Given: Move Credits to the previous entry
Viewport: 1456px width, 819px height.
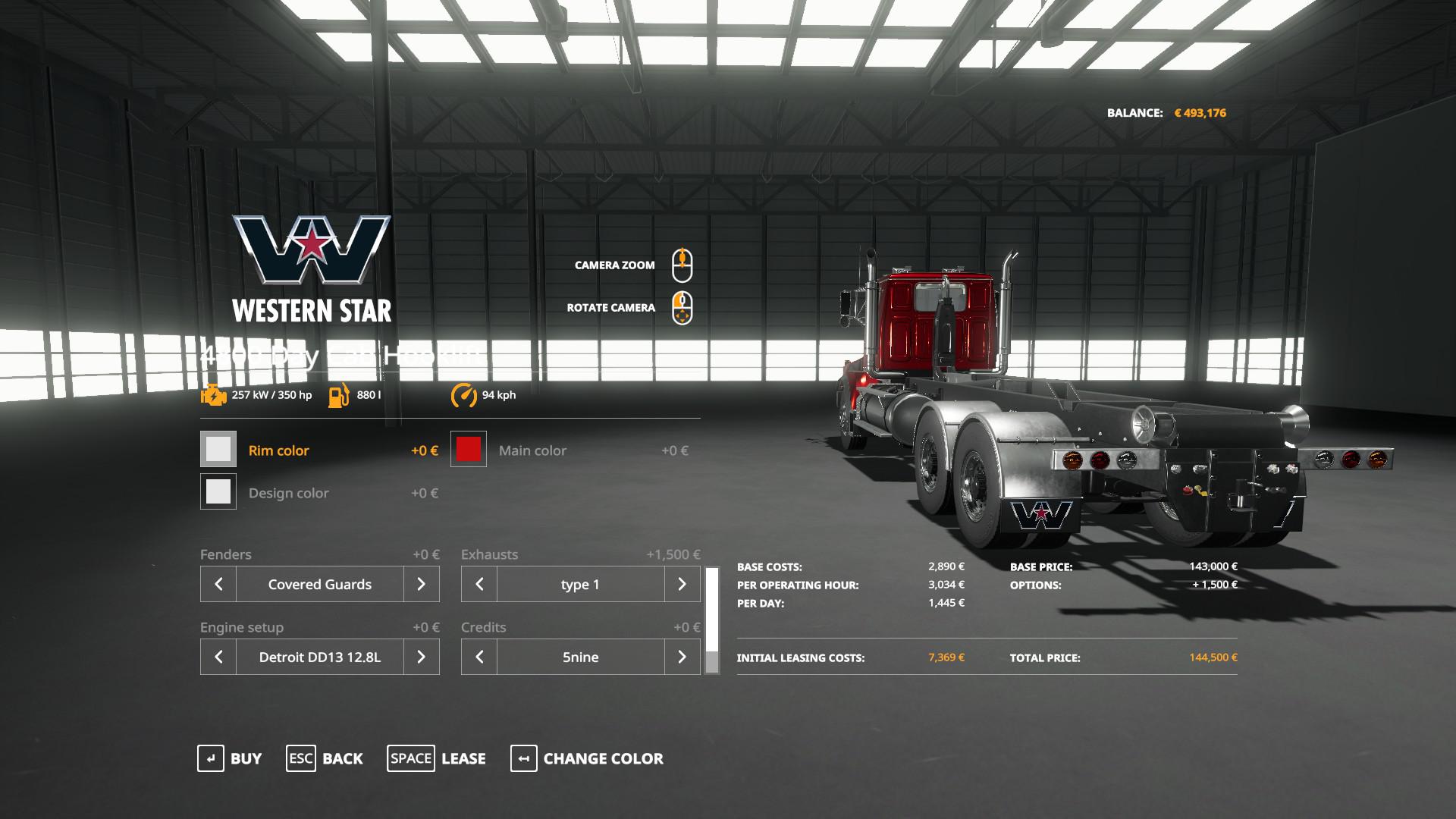Looking at the screenshot, I should point(479,657).
